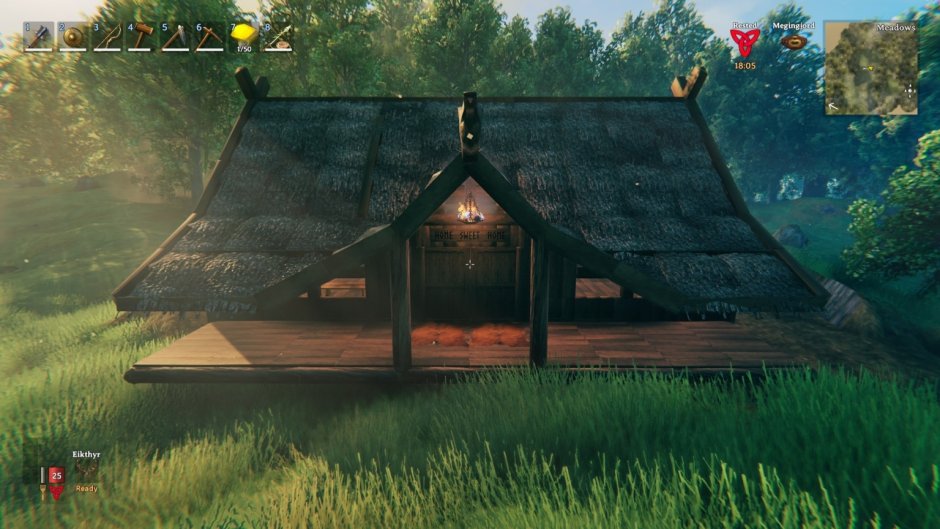Pick the hoe in hotbar slot 5
The width and height of the screenshot is (940, 529).
coord(176,37)
